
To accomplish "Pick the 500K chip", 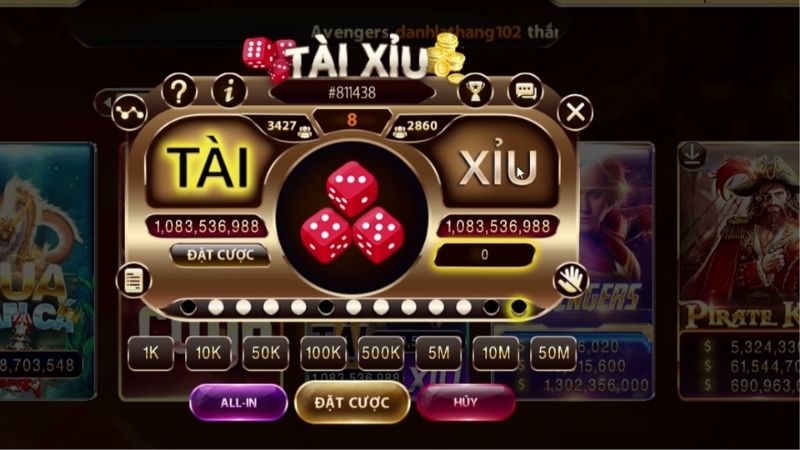I will tap(381, 353).
